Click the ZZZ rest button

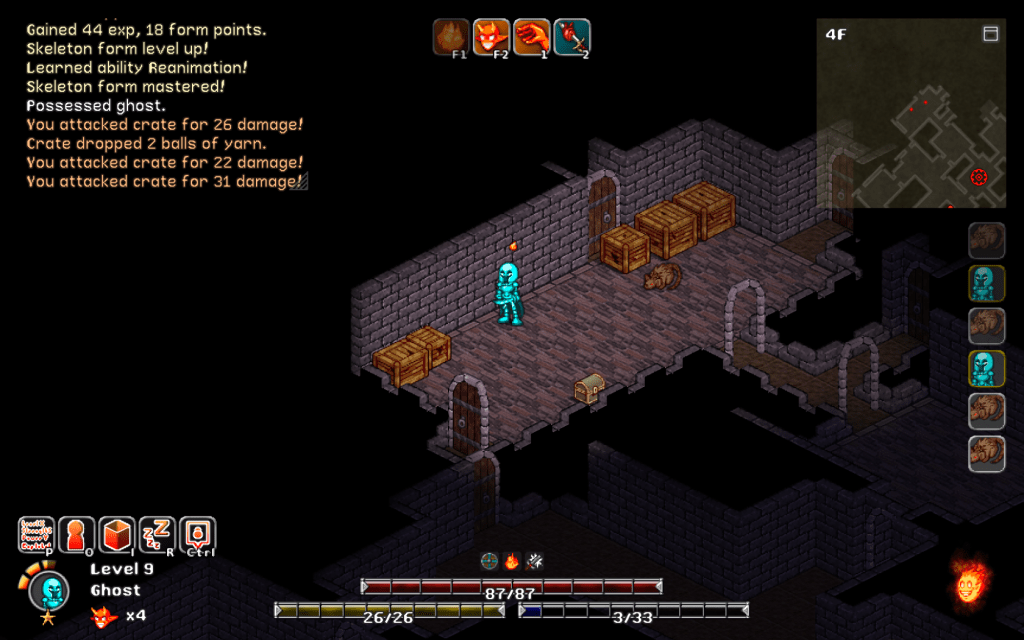pyautogui.click(x=157, y=535)
